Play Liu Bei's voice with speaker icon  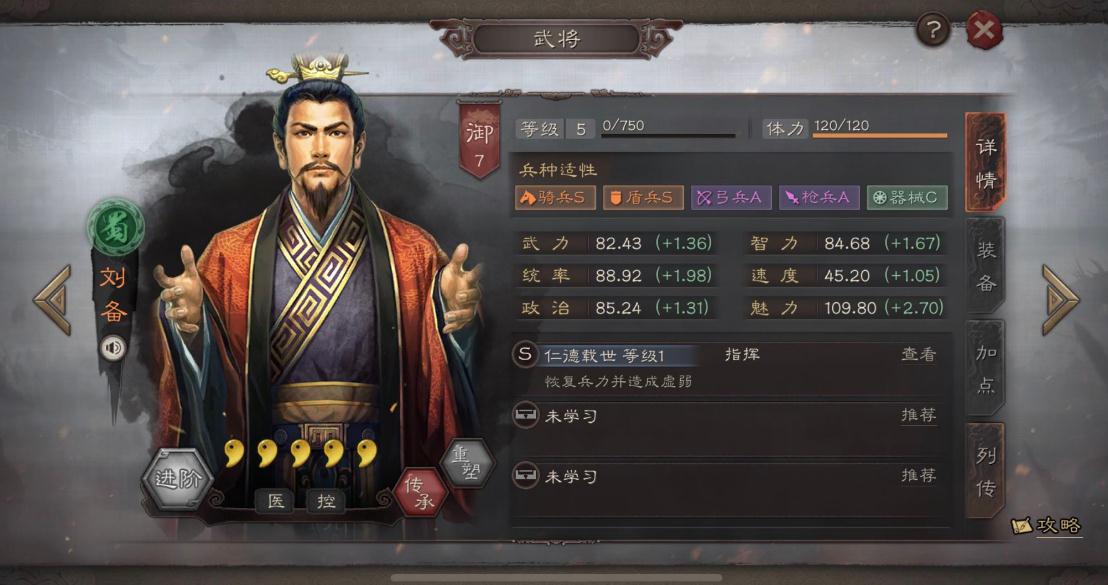point(114,347)
